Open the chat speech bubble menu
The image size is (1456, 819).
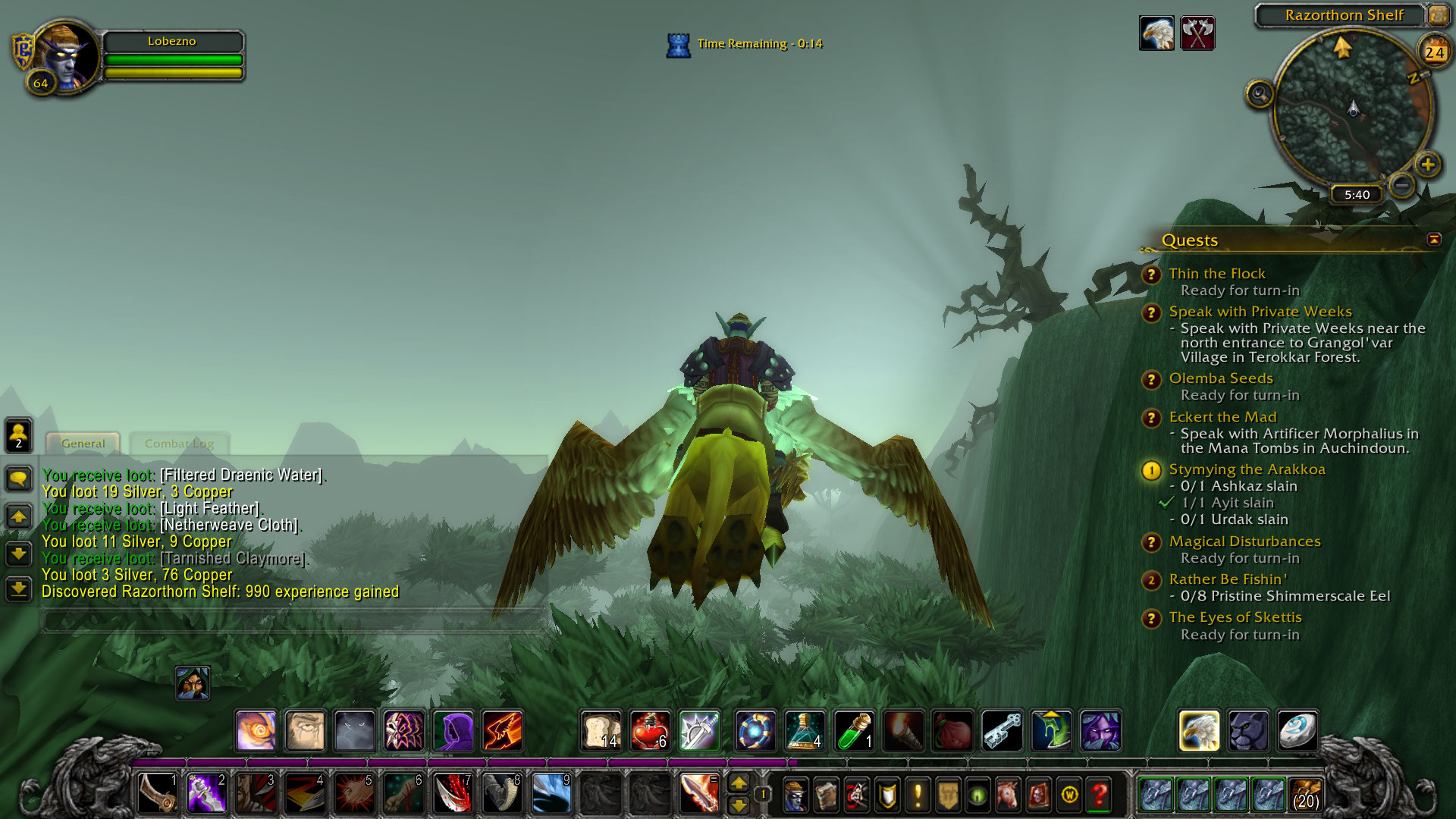[19, 479]
